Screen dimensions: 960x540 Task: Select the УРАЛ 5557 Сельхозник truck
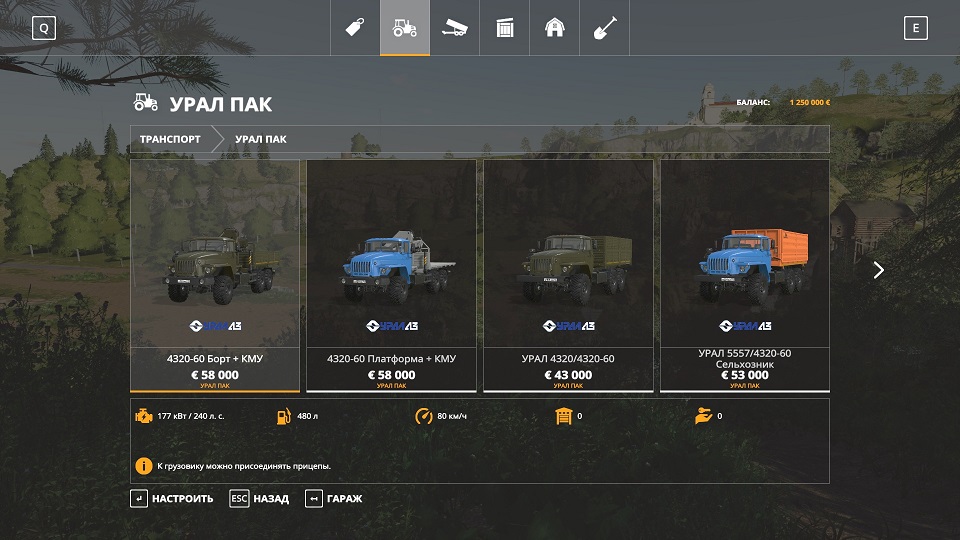(745, 275)
